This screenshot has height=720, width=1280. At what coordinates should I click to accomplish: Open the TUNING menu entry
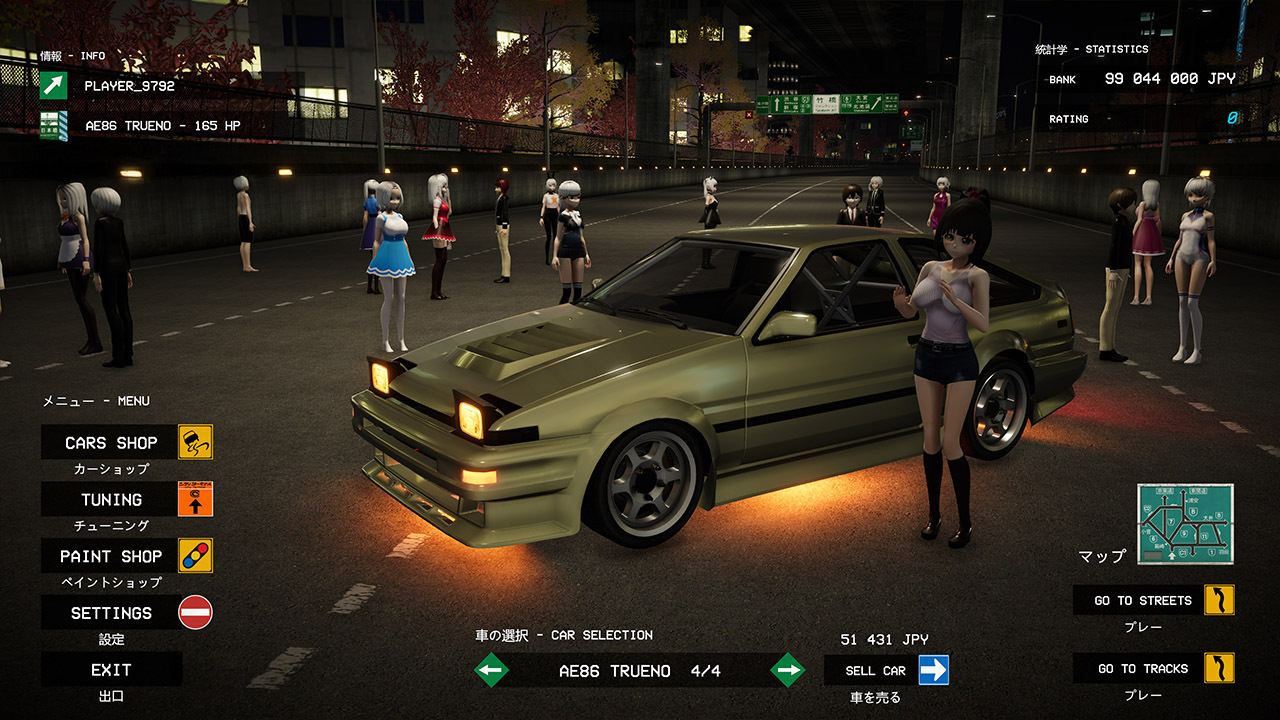110,498
